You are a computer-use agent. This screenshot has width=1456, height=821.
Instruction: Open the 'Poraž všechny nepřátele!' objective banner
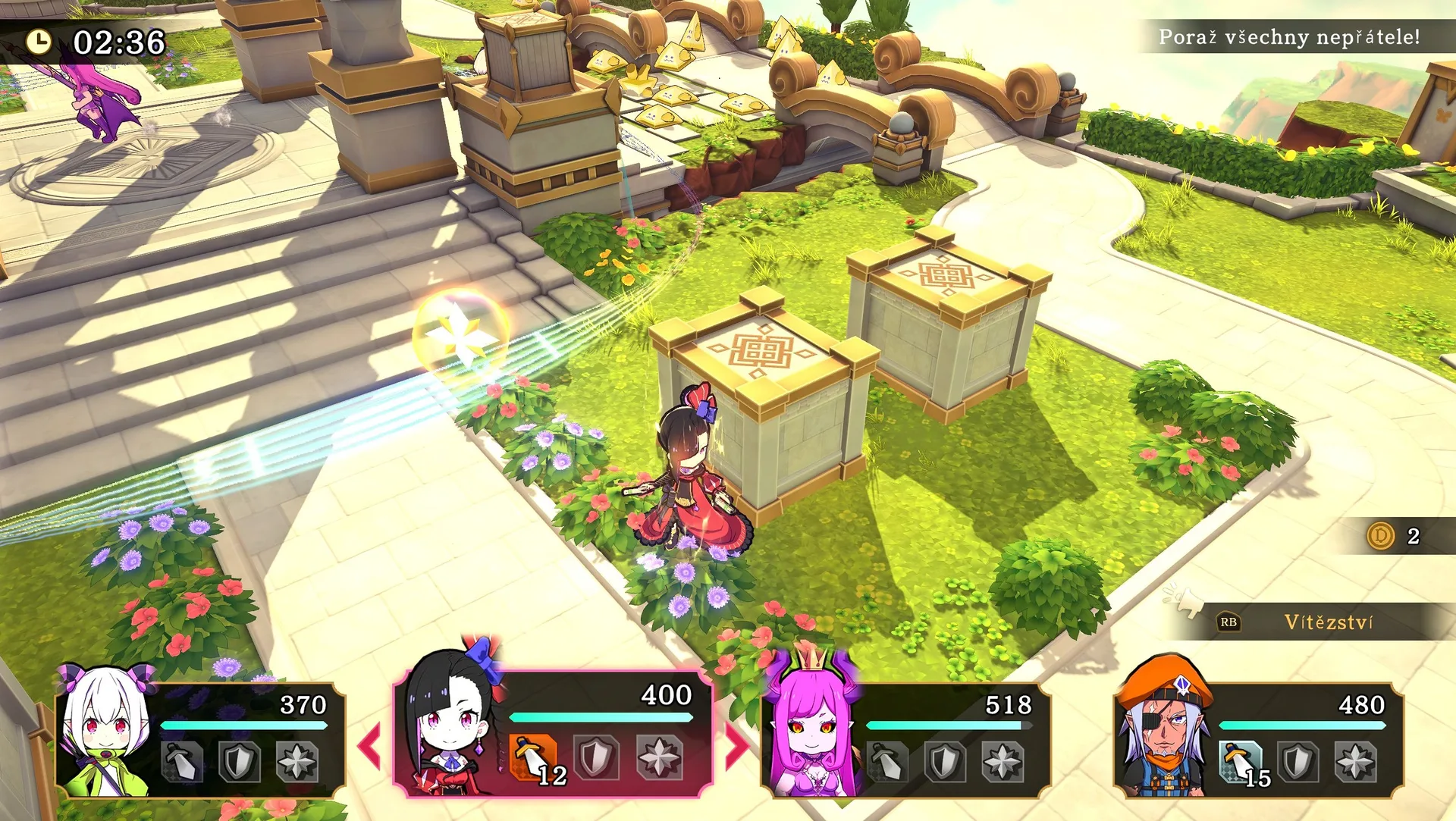point(1289,37)
